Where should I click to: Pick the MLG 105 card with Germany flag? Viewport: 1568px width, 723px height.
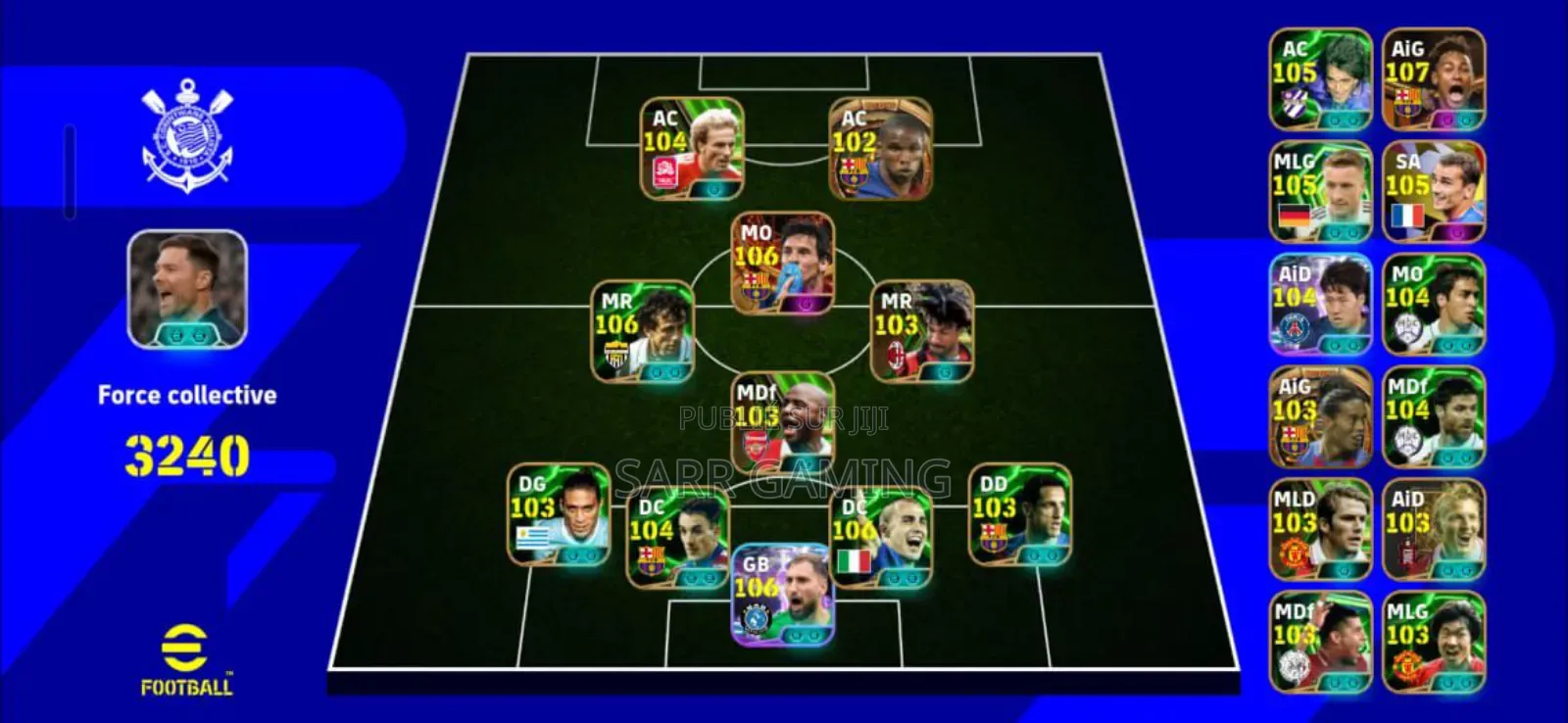(x=1320, y=192)
